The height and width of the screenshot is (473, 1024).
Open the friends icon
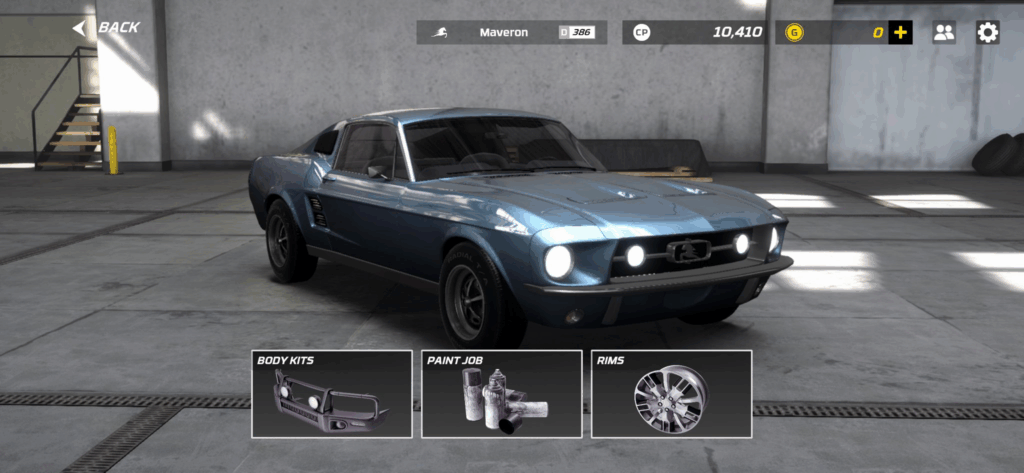(944, 33)
